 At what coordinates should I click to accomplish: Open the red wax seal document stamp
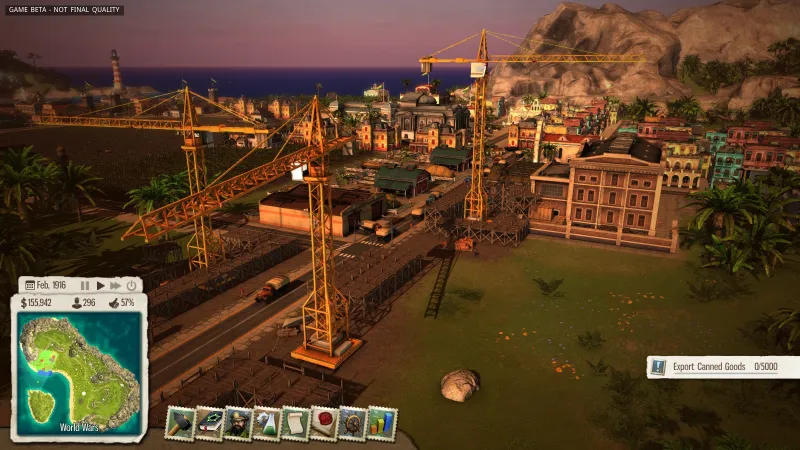click(324, 423)
